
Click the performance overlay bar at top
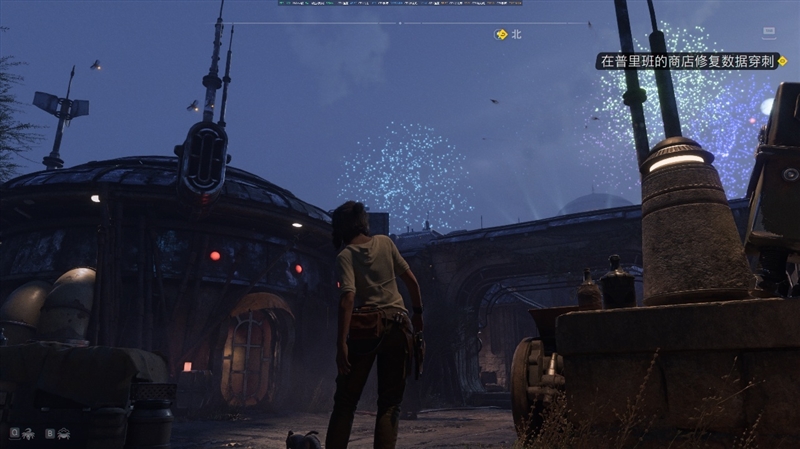[400, 3]
